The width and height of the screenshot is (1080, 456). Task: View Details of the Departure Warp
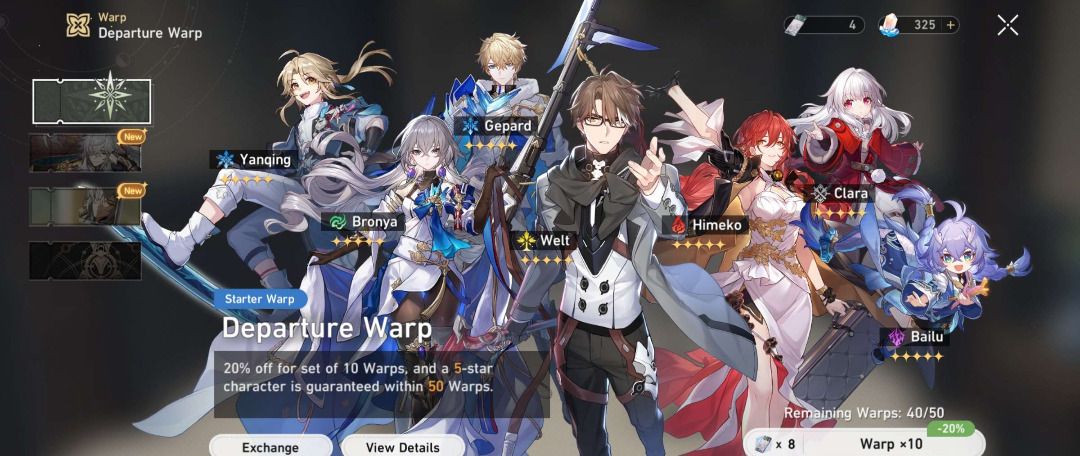(x=402, y=446)
